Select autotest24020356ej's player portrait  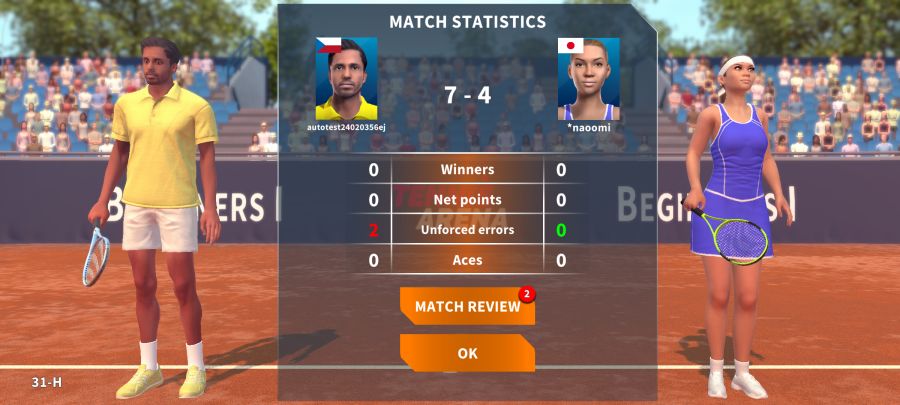(x=346, y=79)
